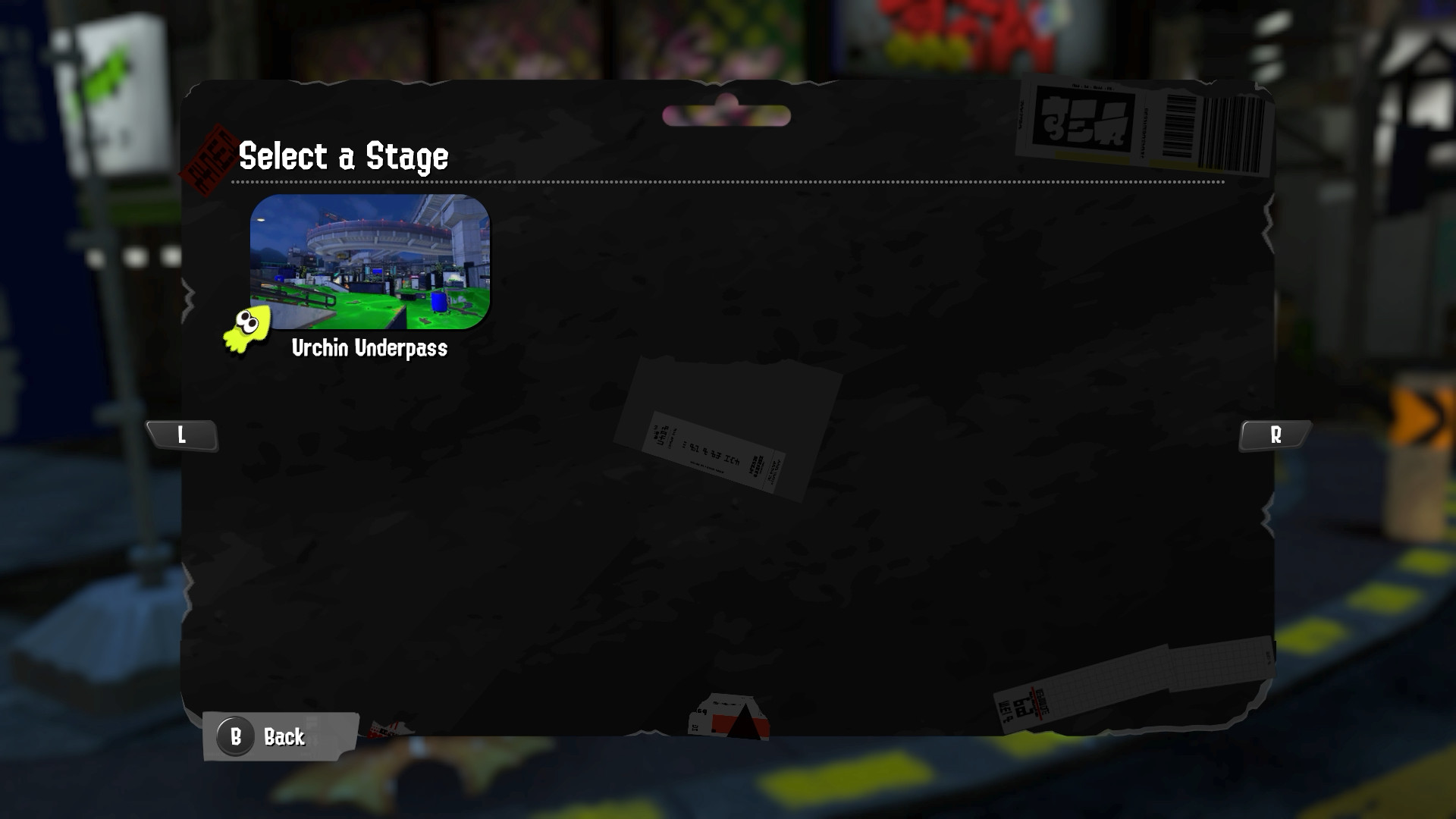1456x819 pixels.
Task: Select the Urchin Underpass stage thumbnail
Action: pos(370,263)
